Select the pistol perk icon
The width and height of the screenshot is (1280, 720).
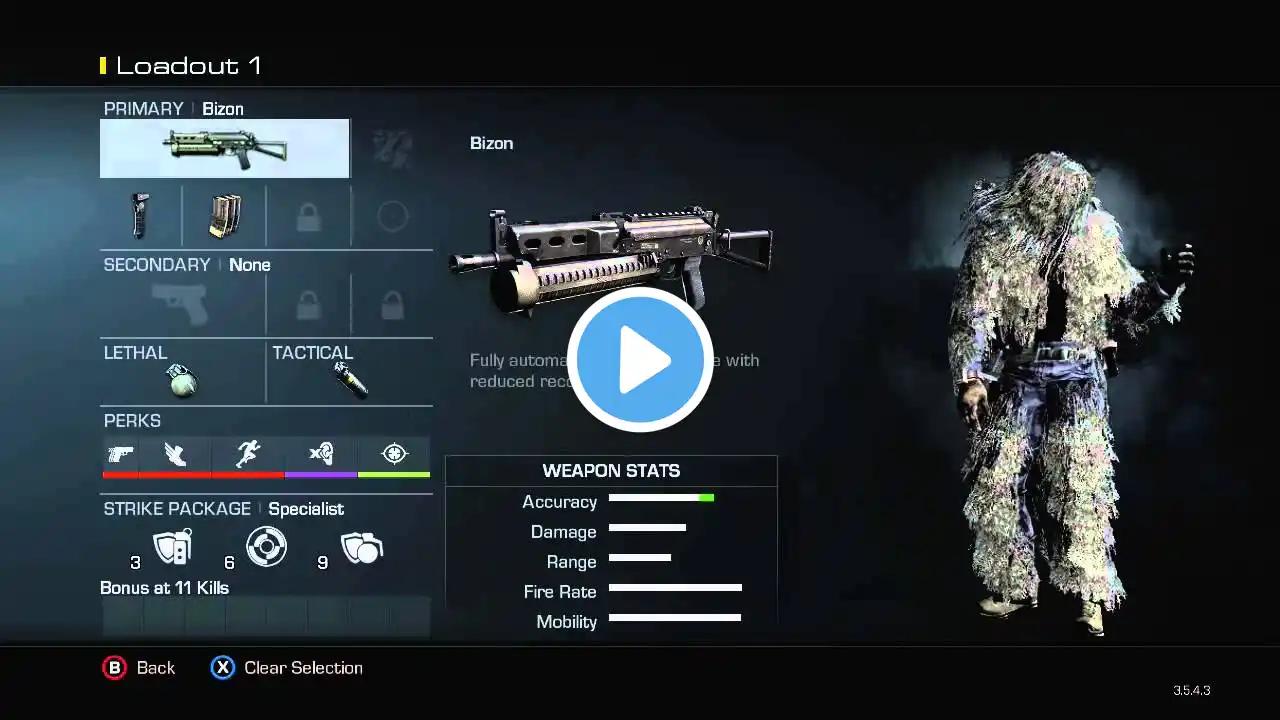(x=120, y=455)
